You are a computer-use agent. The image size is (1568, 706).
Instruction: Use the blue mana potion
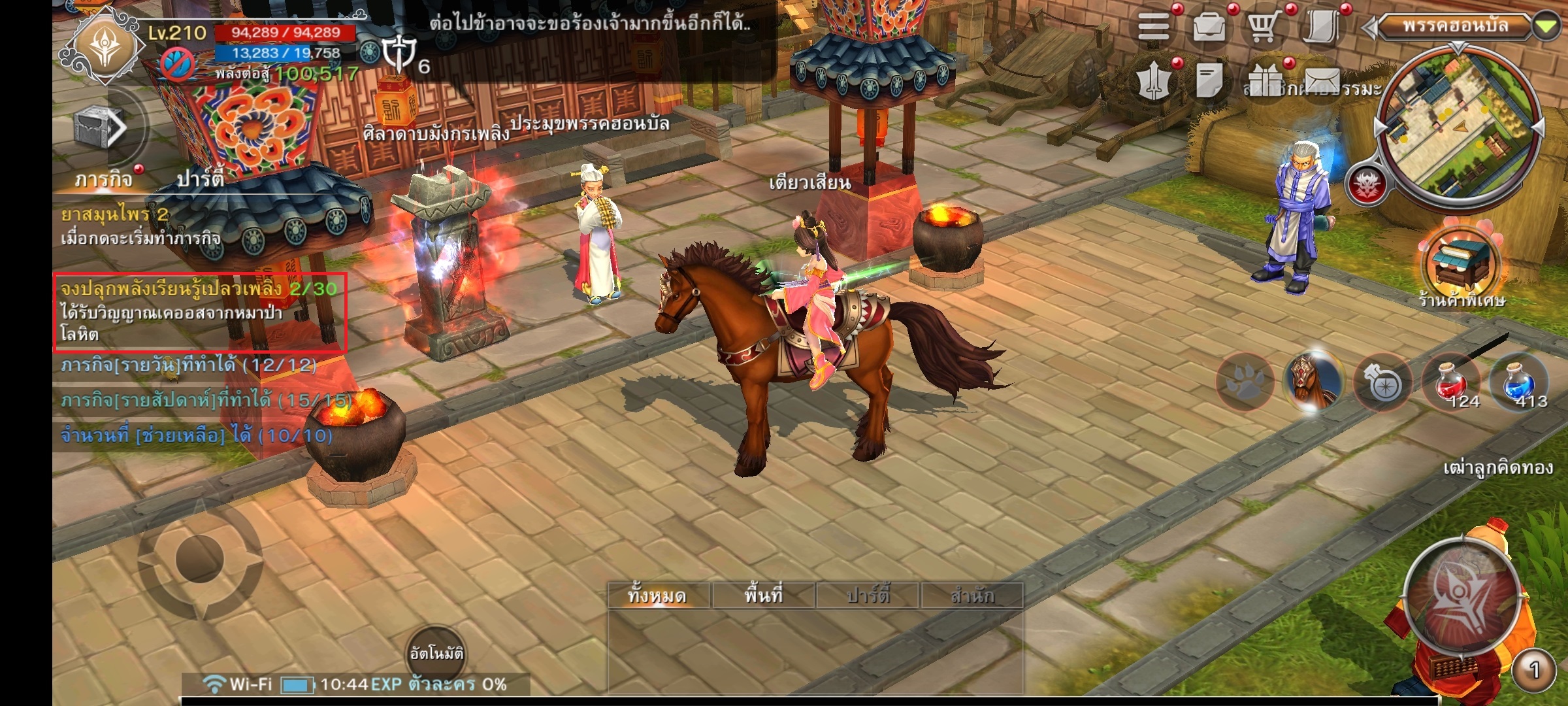[x=1518, y=382]
